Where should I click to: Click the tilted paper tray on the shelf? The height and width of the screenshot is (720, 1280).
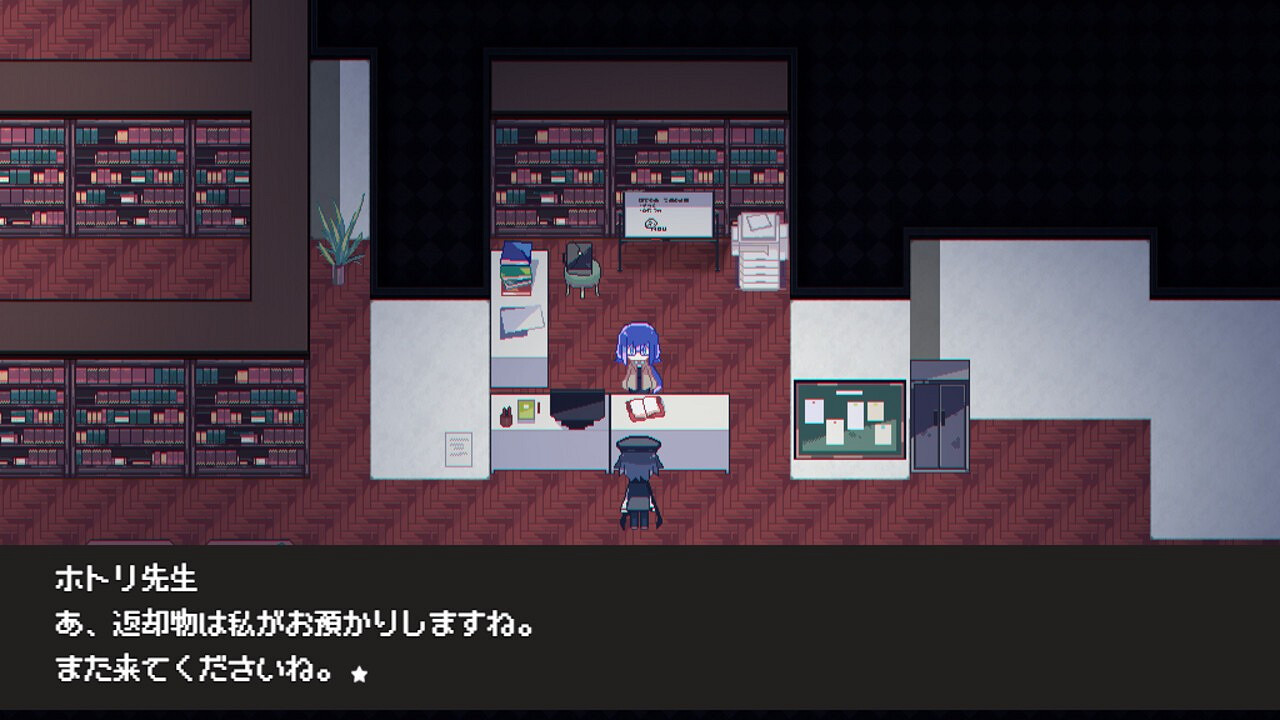point(521,323)
